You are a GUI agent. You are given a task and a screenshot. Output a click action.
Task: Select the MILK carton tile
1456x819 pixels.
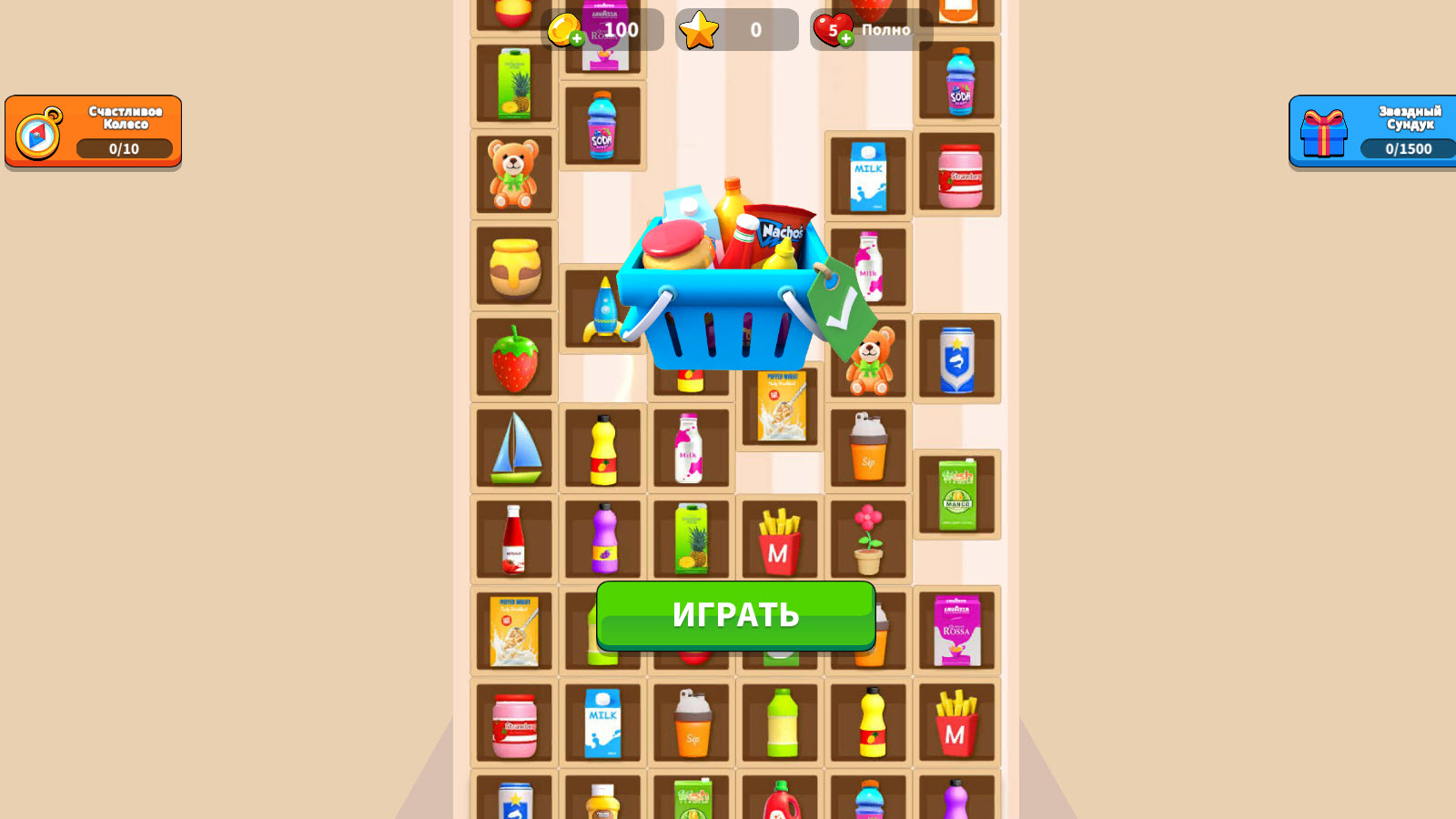867,173
